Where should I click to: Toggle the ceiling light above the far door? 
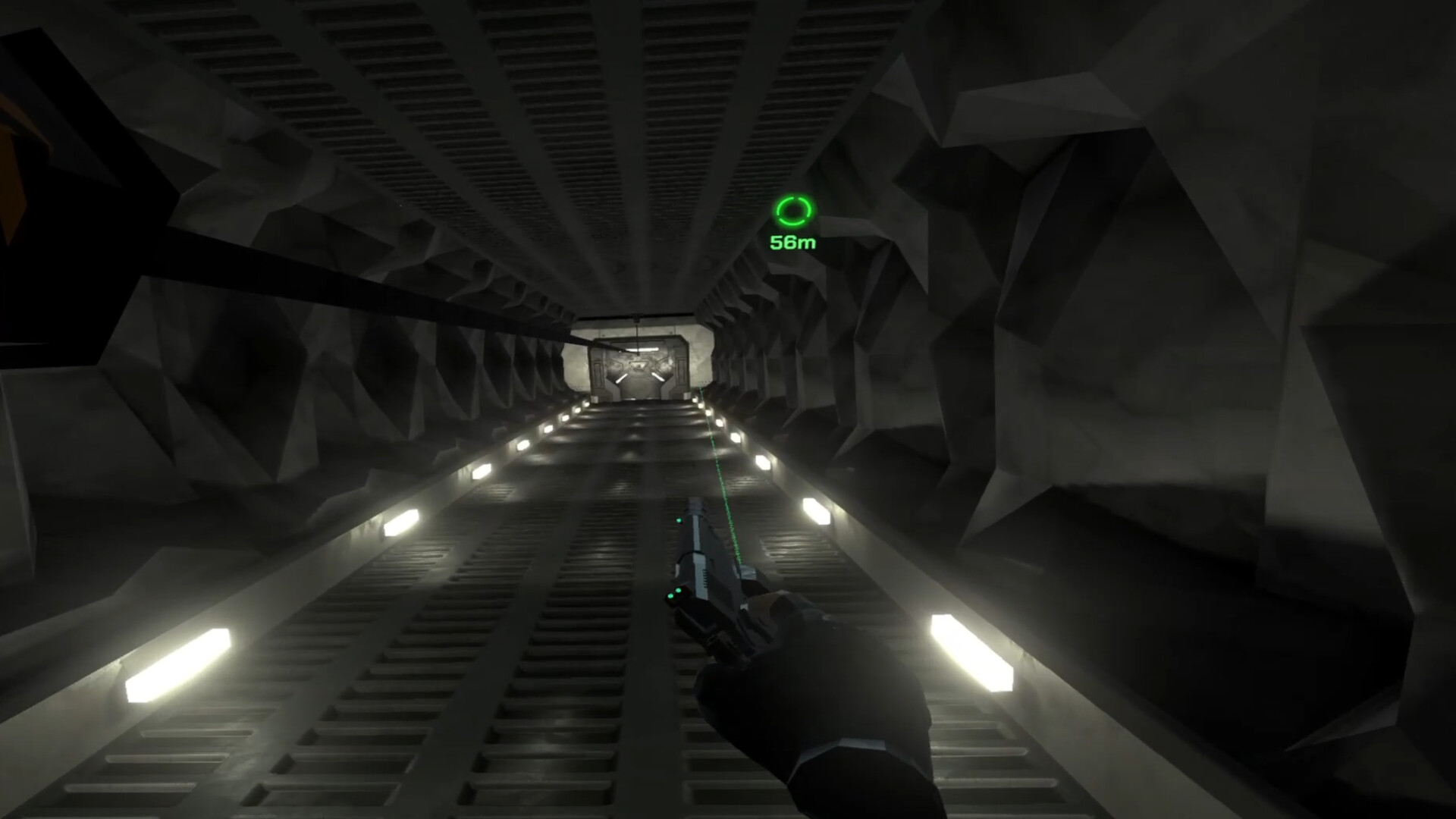pyautogui.click(x=643, y=349)
